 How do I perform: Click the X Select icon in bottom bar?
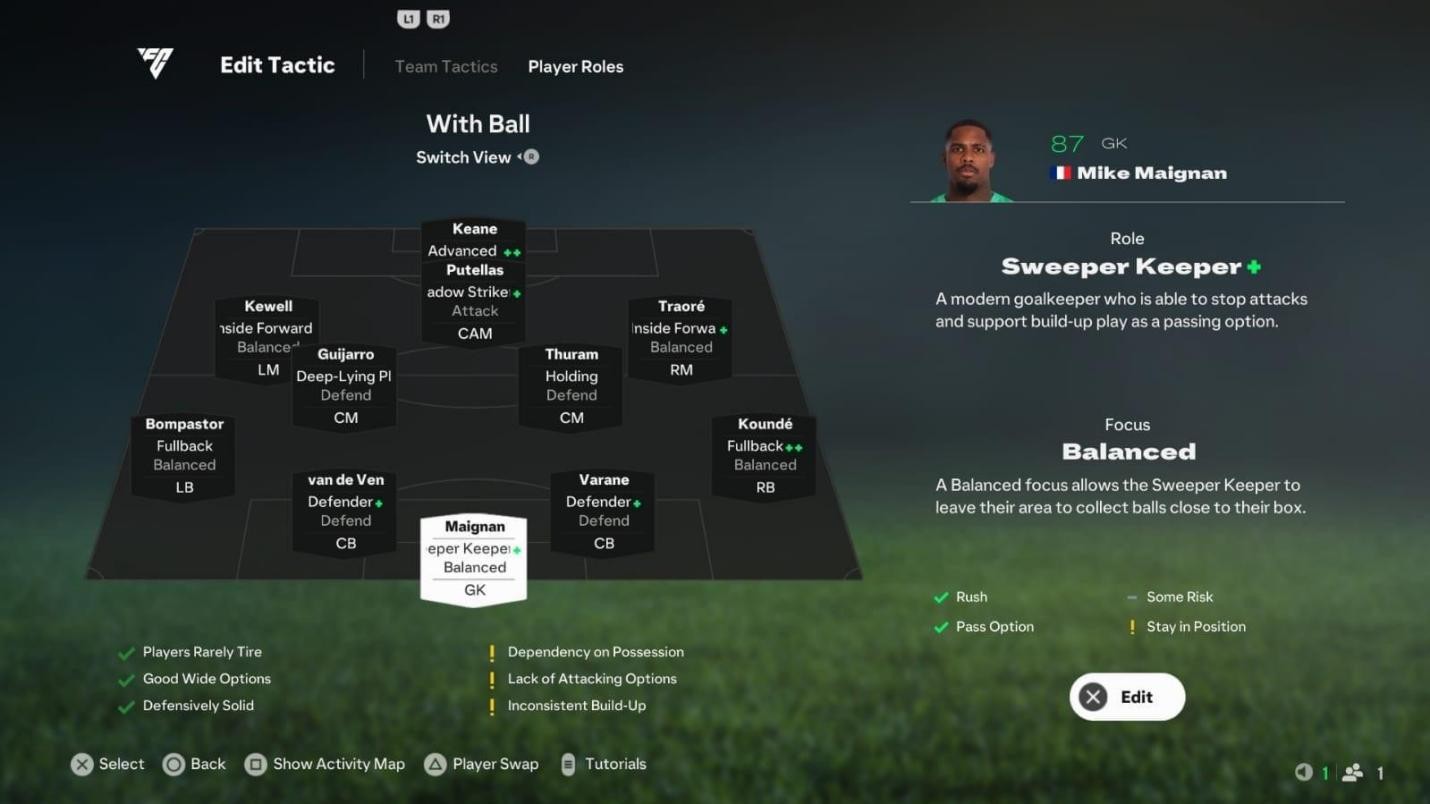(83, 764)
